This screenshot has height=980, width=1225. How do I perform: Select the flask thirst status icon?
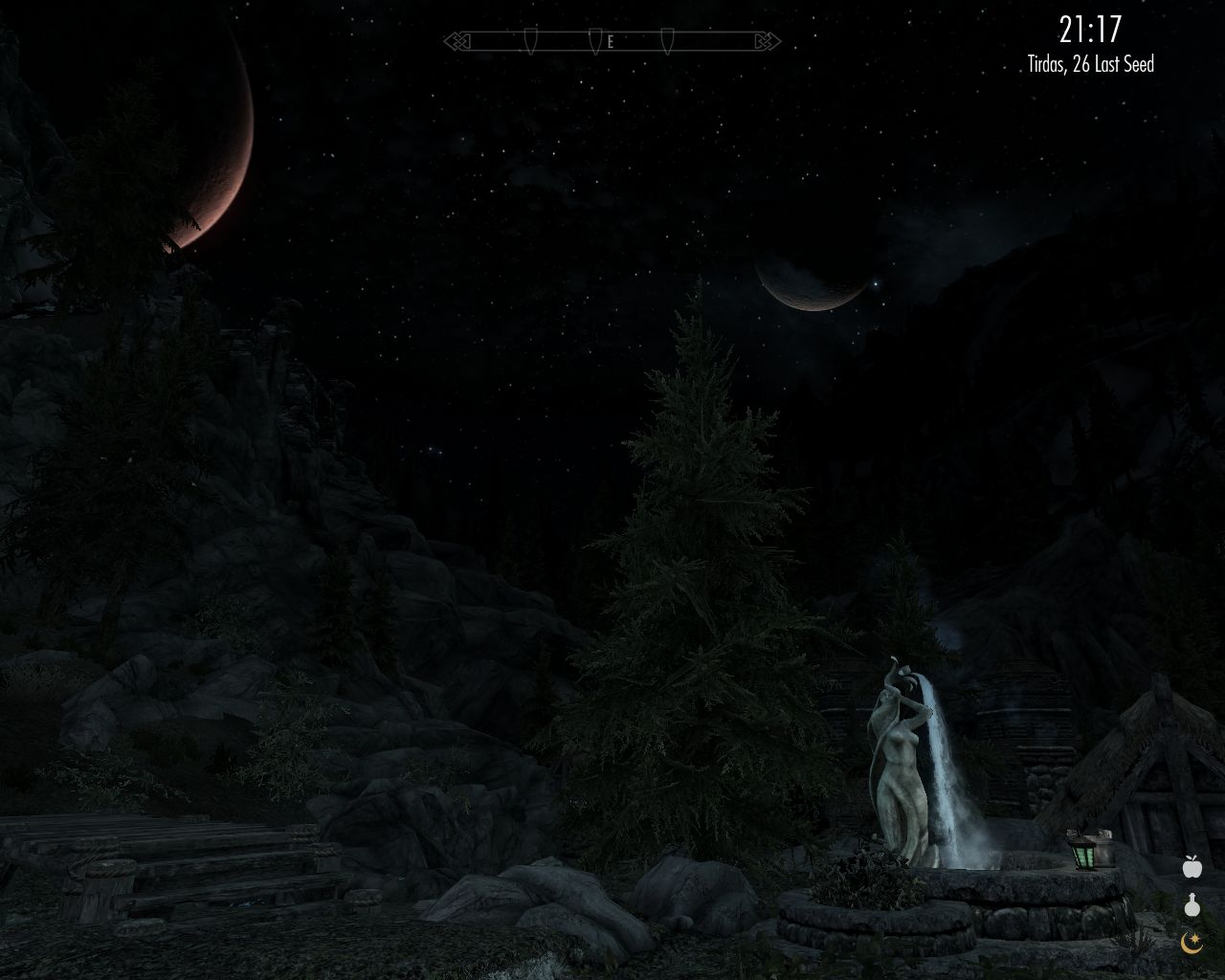[1192, 904]
